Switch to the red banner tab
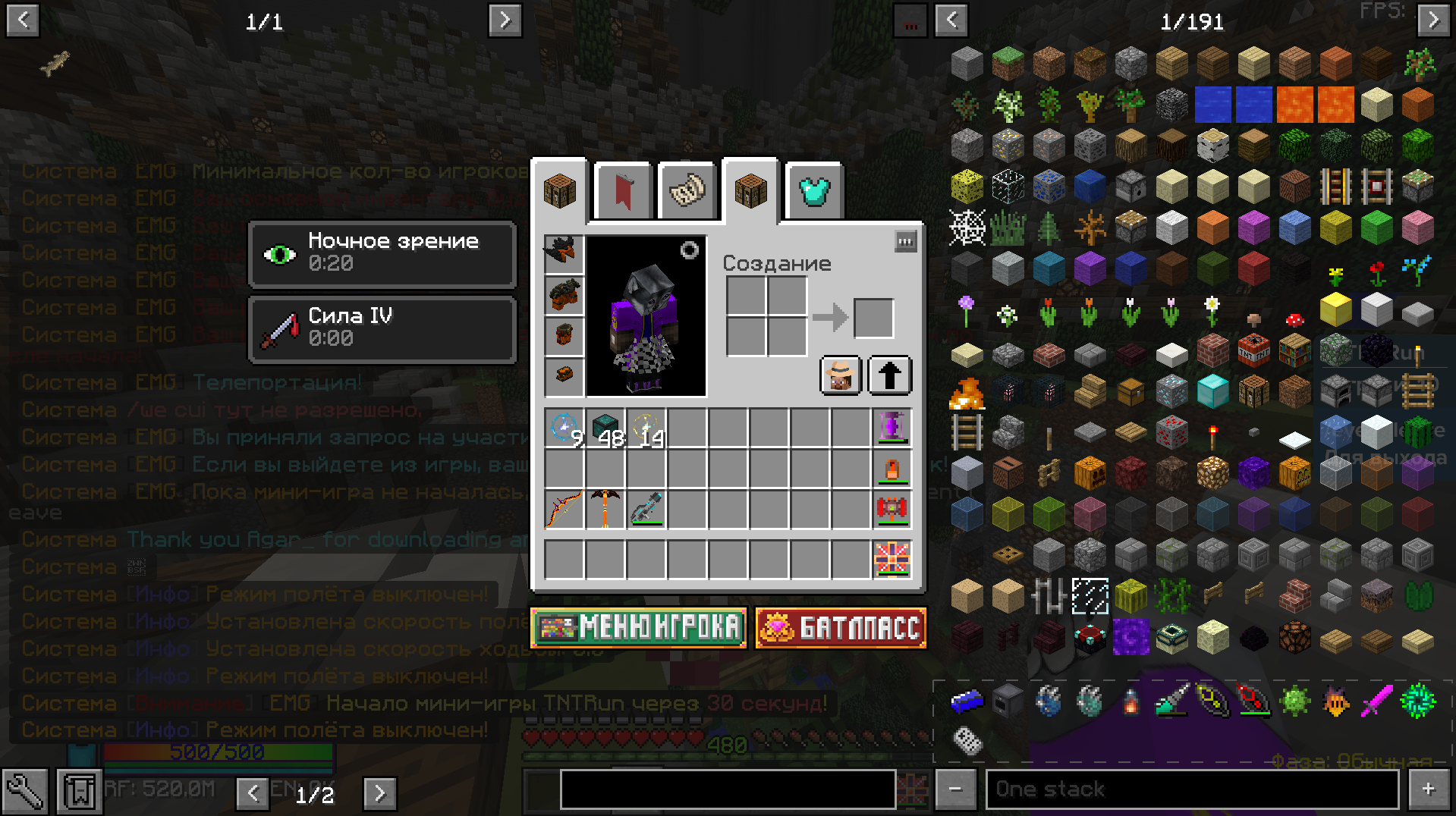 pyautogui.click(x=623, y=191)
